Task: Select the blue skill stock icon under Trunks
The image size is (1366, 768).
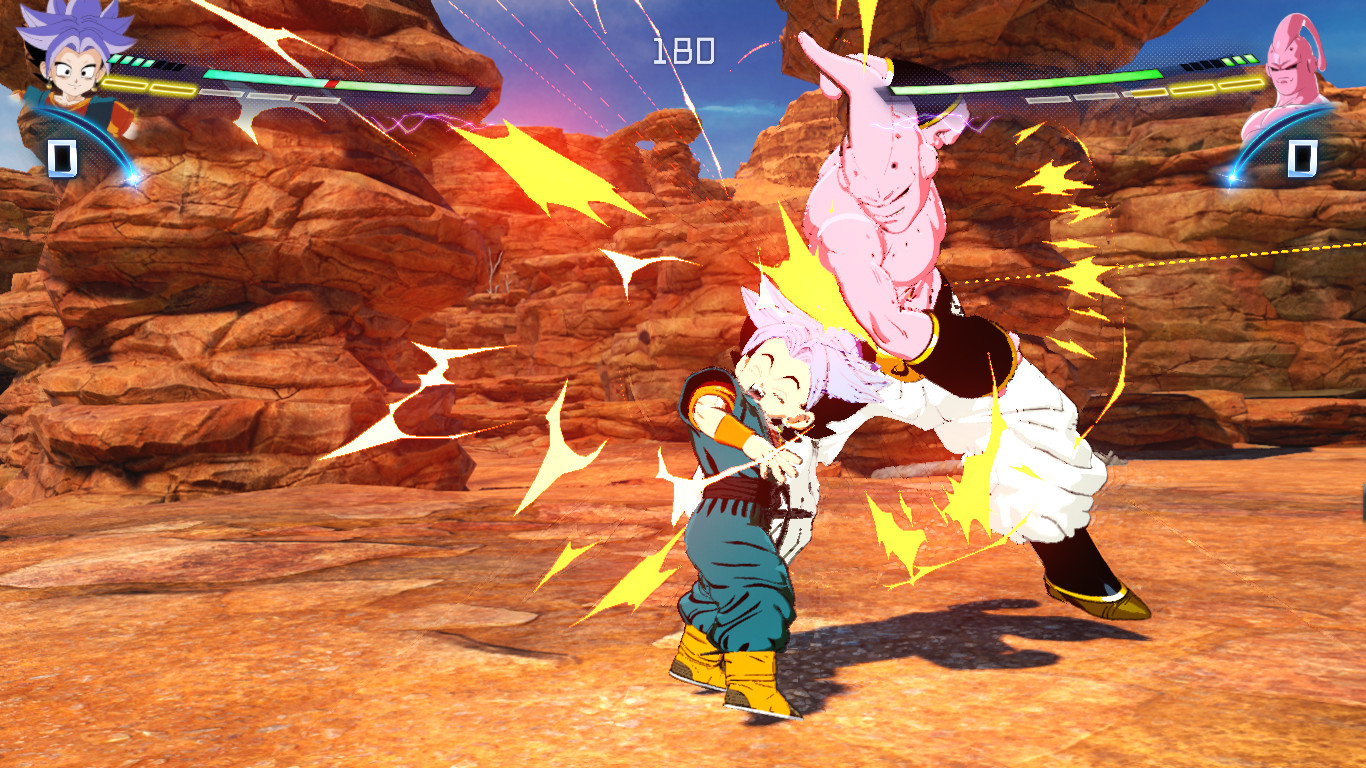Action: (x=62, y=158)
